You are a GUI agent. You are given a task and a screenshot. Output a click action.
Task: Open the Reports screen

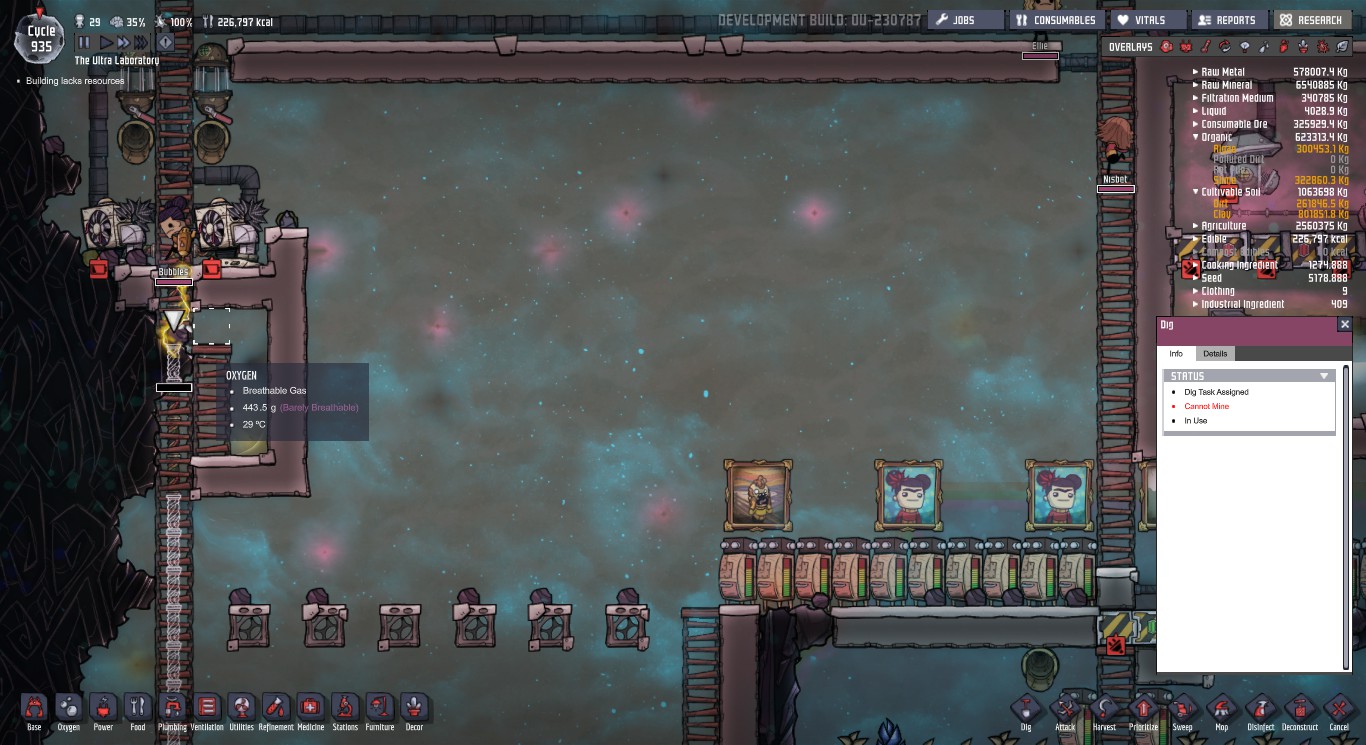coord(1228,19)
